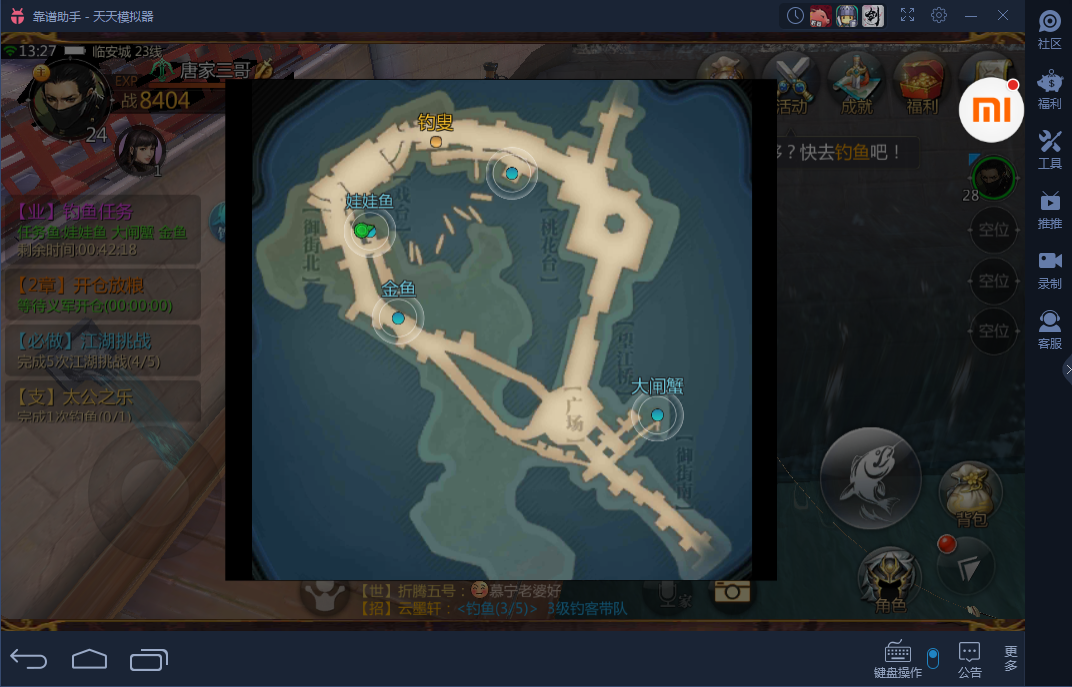Viewport: 1072px width, 687px height.
Task: Select the female companion portrait
Action: [x=140, y=151]
